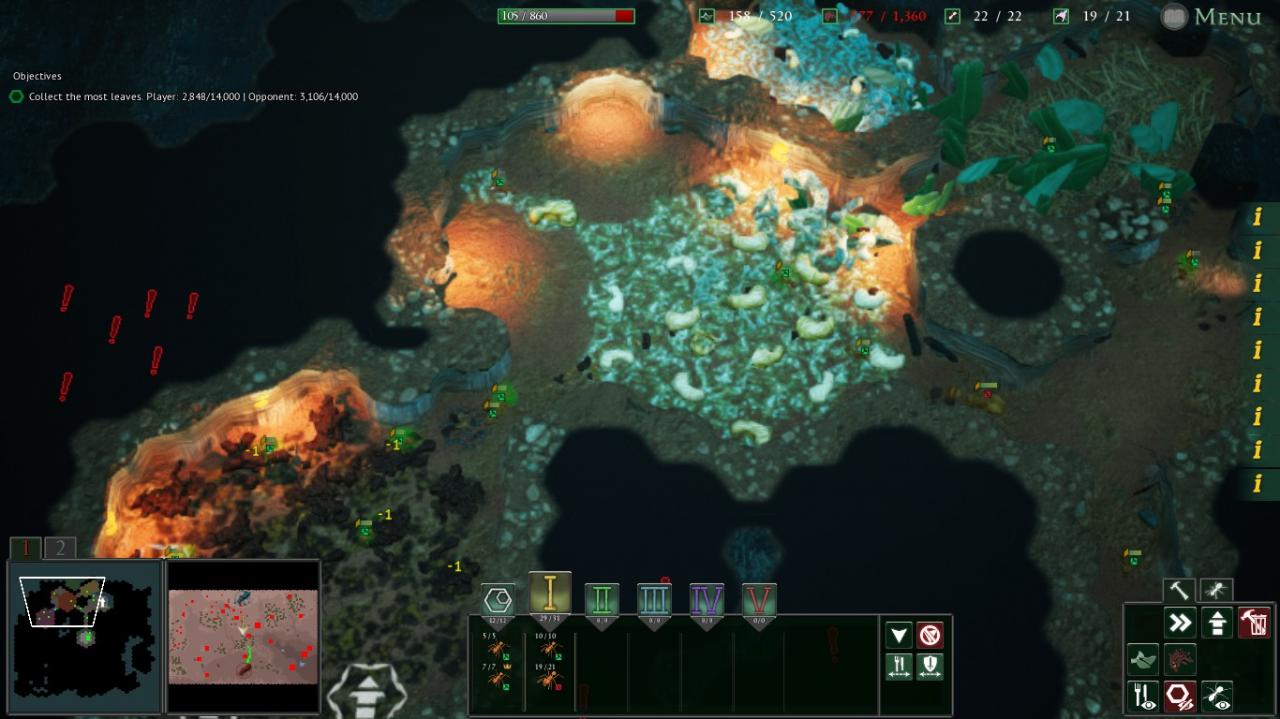1280x719 pixels.
Task: Click the underground nest minimap
Action: (84, 636)
